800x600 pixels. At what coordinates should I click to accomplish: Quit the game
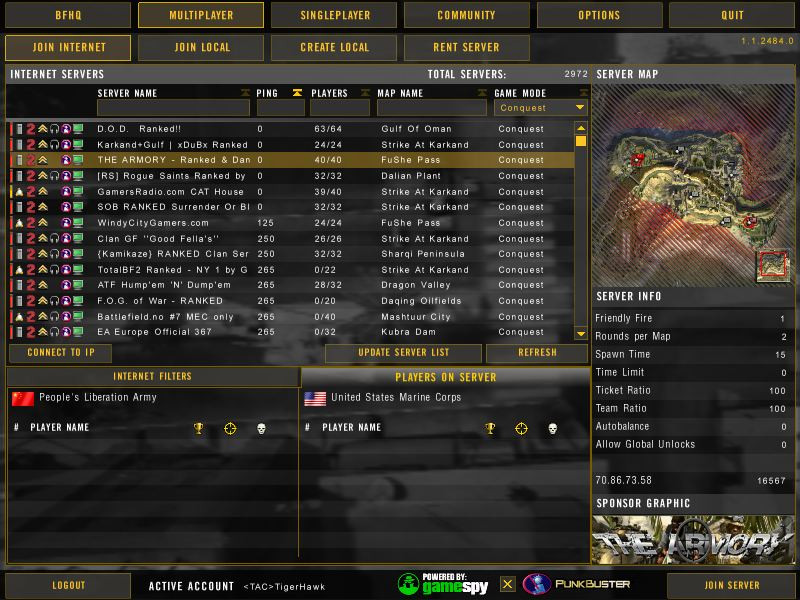coord(732,15)
